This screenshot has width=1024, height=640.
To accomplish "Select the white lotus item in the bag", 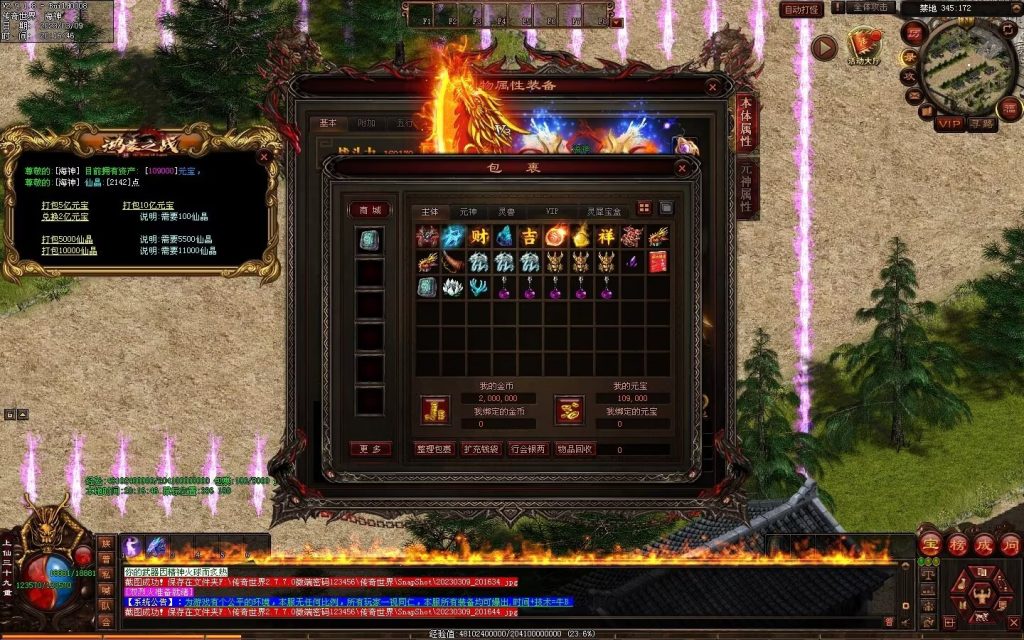I will 453,287.
